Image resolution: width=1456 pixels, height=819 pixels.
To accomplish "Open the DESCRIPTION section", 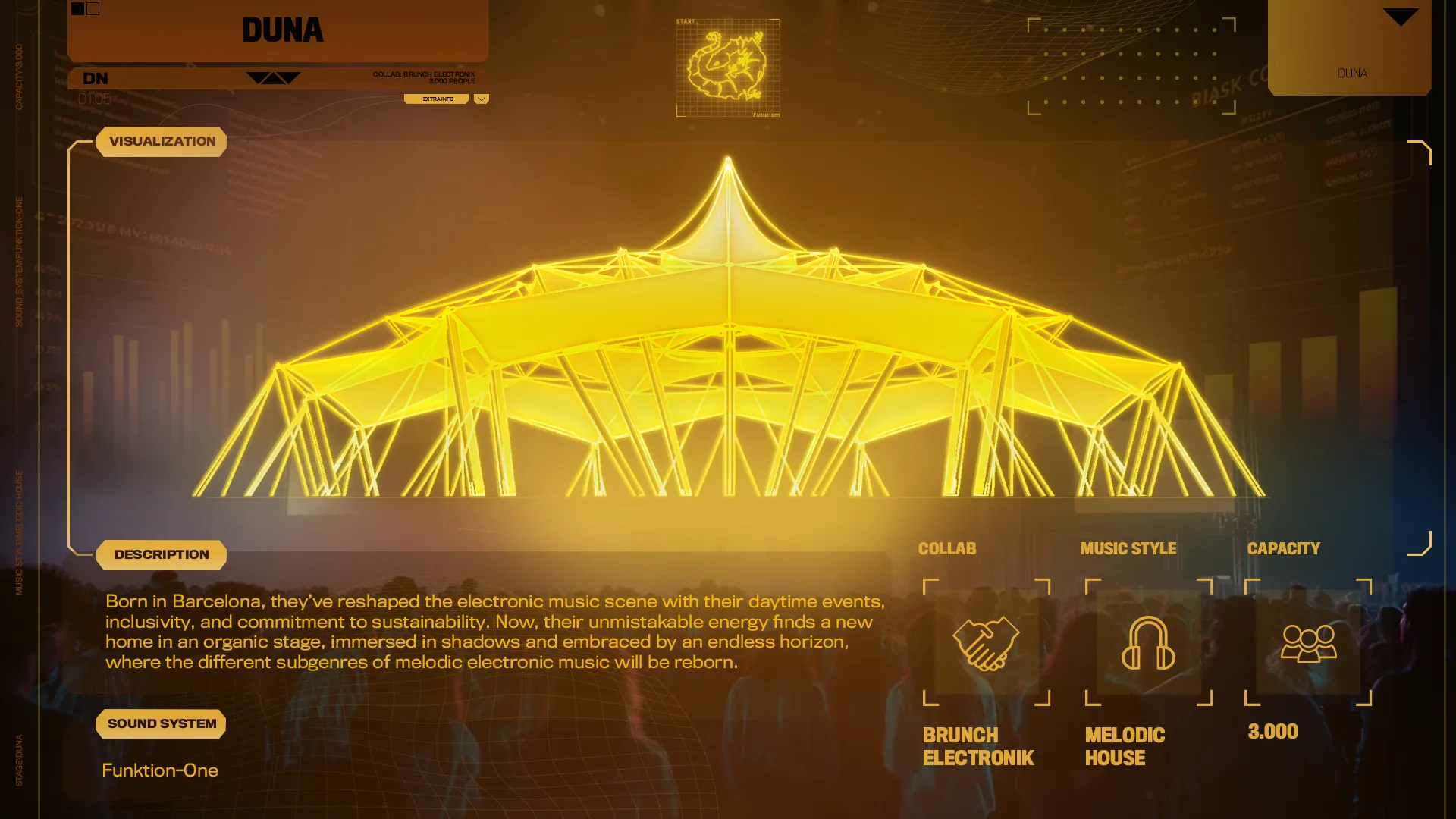I will pyautogui.click(x=161, y=554).
